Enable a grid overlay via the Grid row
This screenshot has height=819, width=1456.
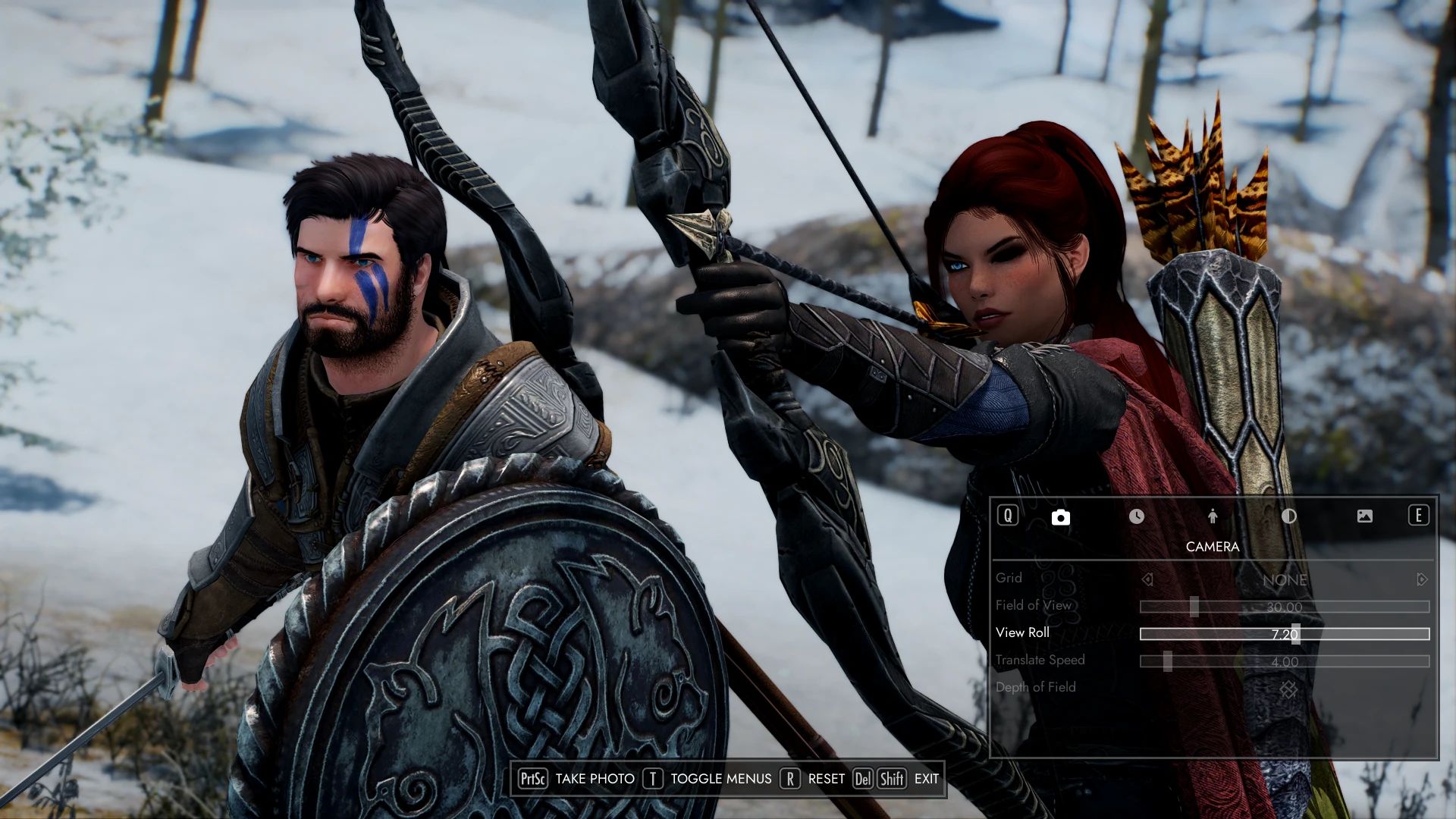[1010, 578]
